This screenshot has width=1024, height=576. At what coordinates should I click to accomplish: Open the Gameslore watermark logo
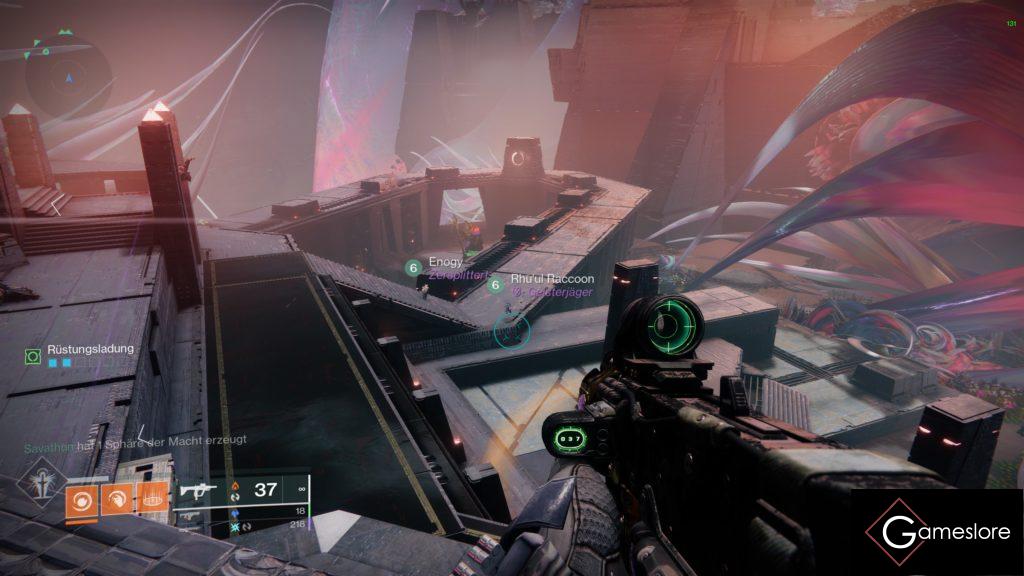(936, 532)
